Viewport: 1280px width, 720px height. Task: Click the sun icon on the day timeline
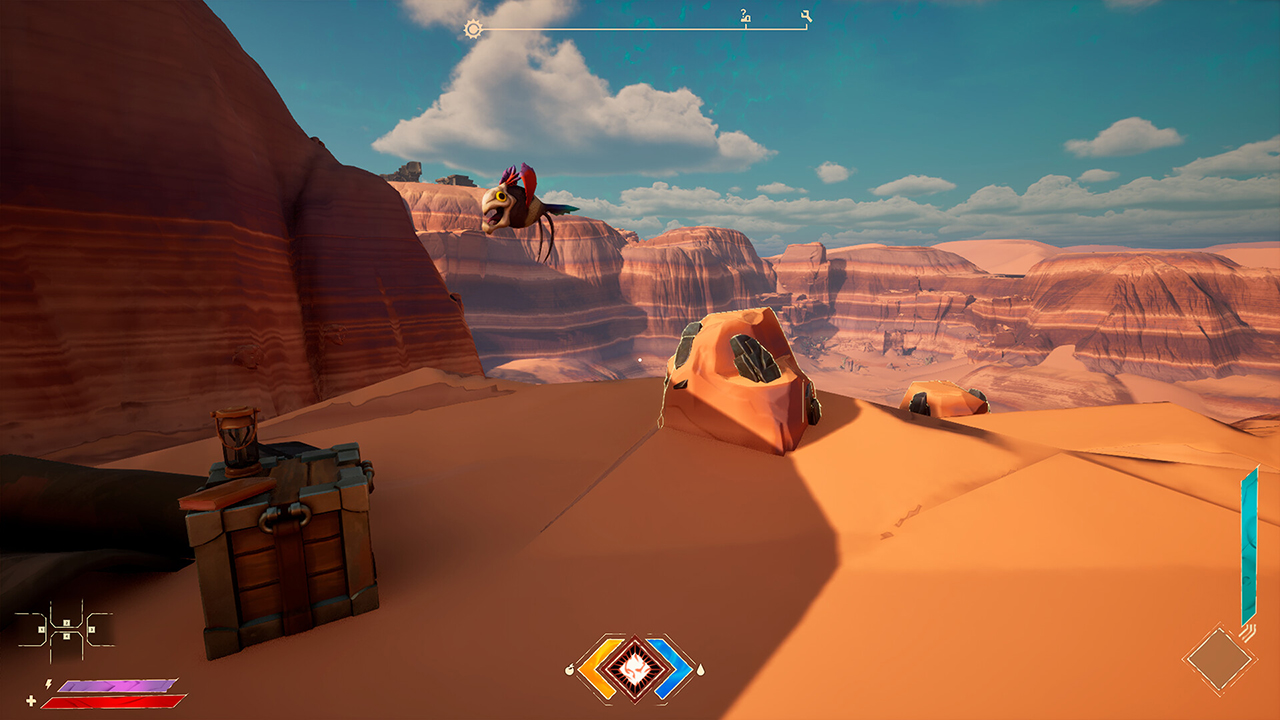point(473,29)
